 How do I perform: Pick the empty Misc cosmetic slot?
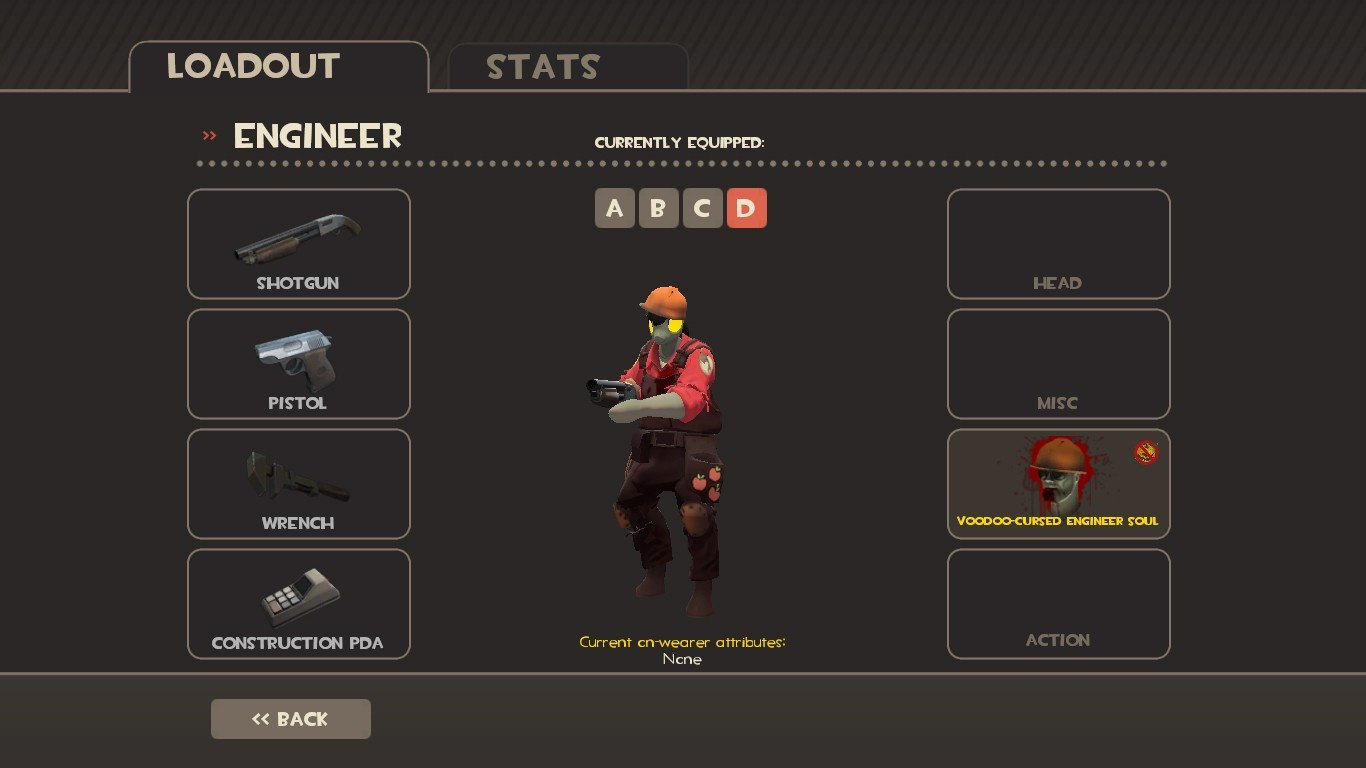click(x=1058, y=364)
